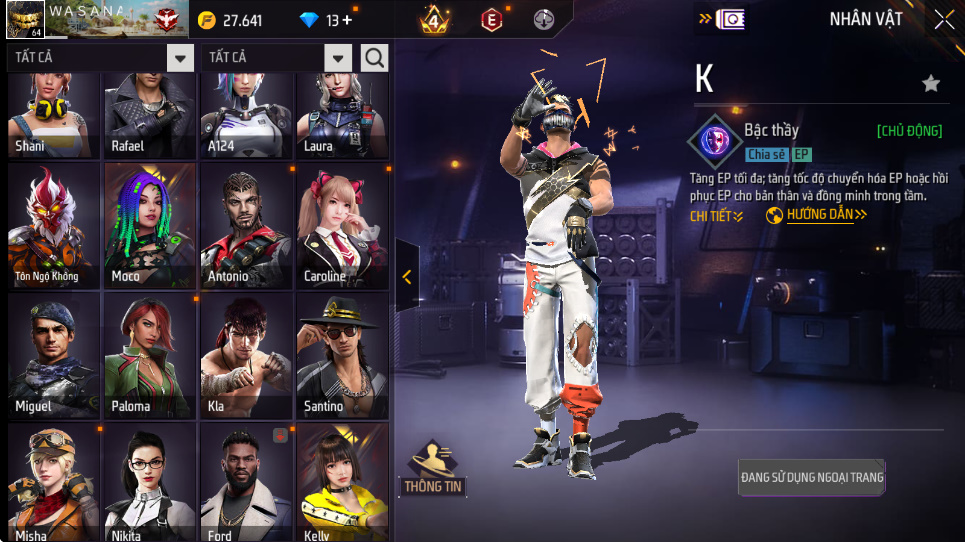Viewport: 965px width, 542px height.
Task: Pick Kelly from the character grid
Action: tap(340, 482)
